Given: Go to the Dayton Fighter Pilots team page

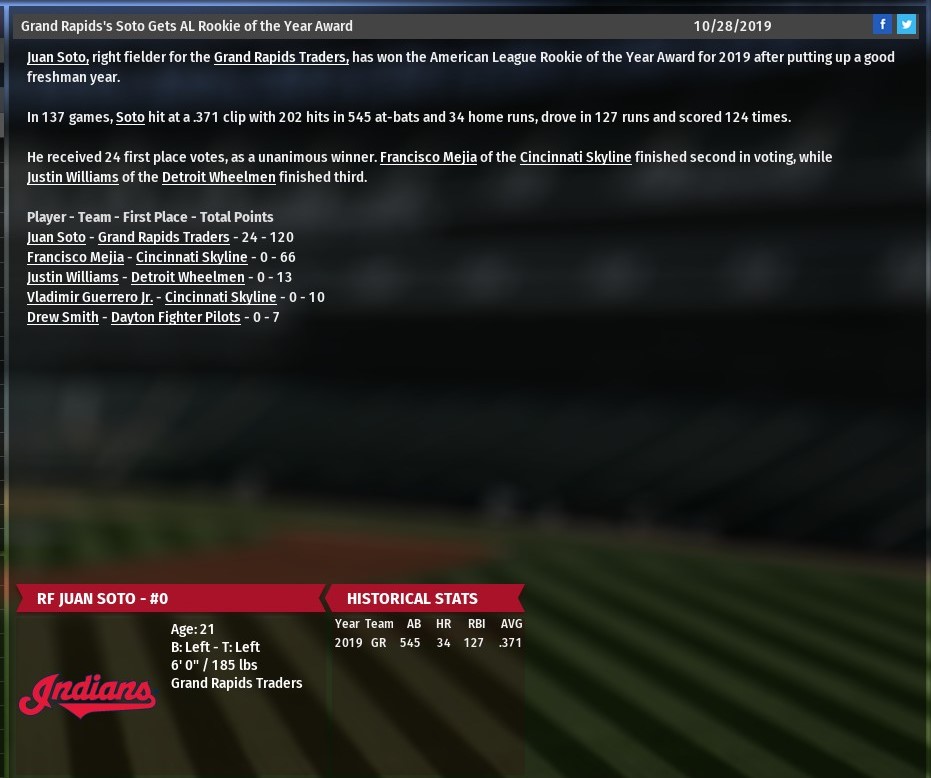Looking at the screenshot, I should click(x=175, y=317).
